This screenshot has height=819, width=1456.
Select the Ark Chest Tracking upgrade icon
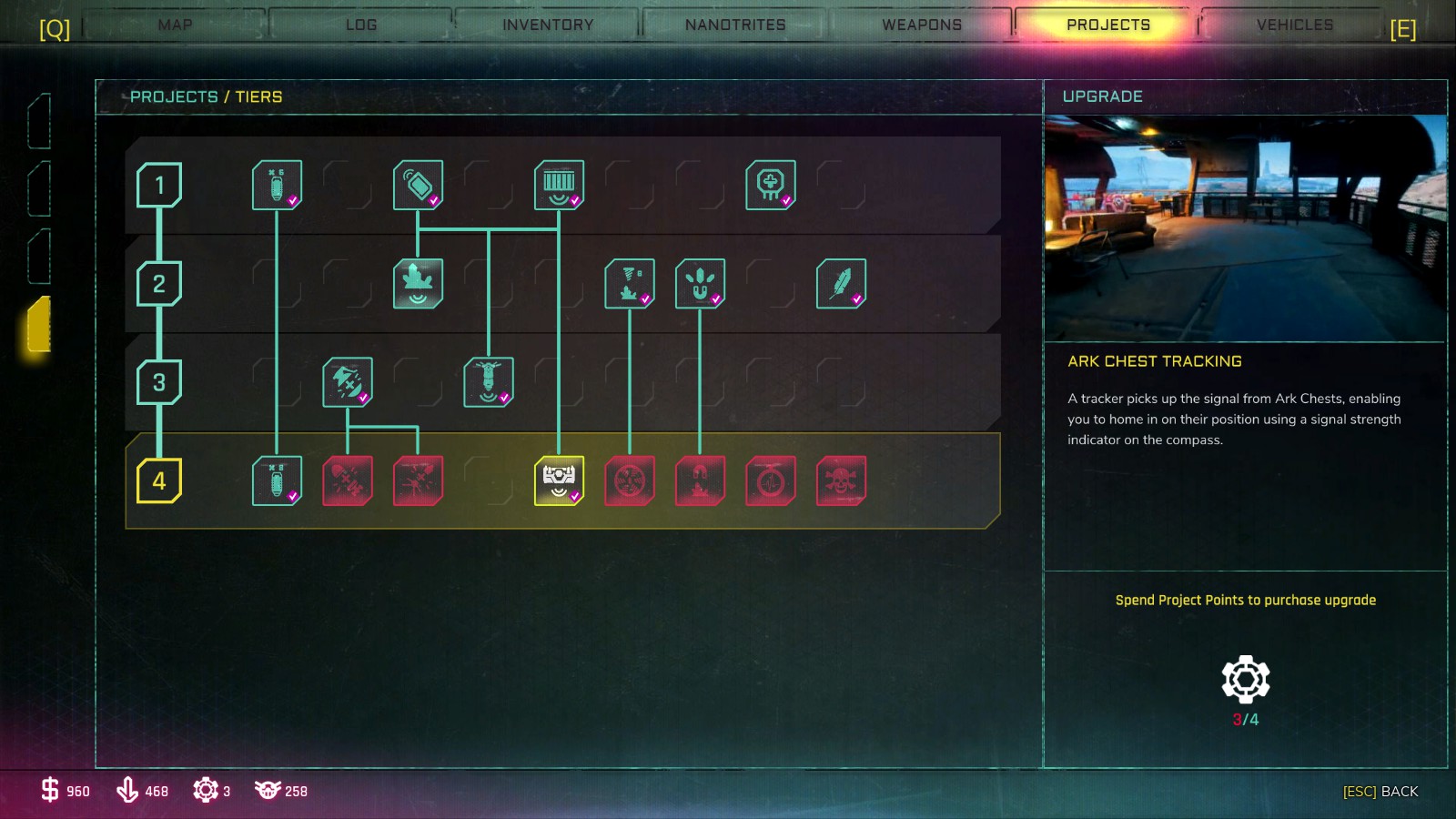coord(559,480)
